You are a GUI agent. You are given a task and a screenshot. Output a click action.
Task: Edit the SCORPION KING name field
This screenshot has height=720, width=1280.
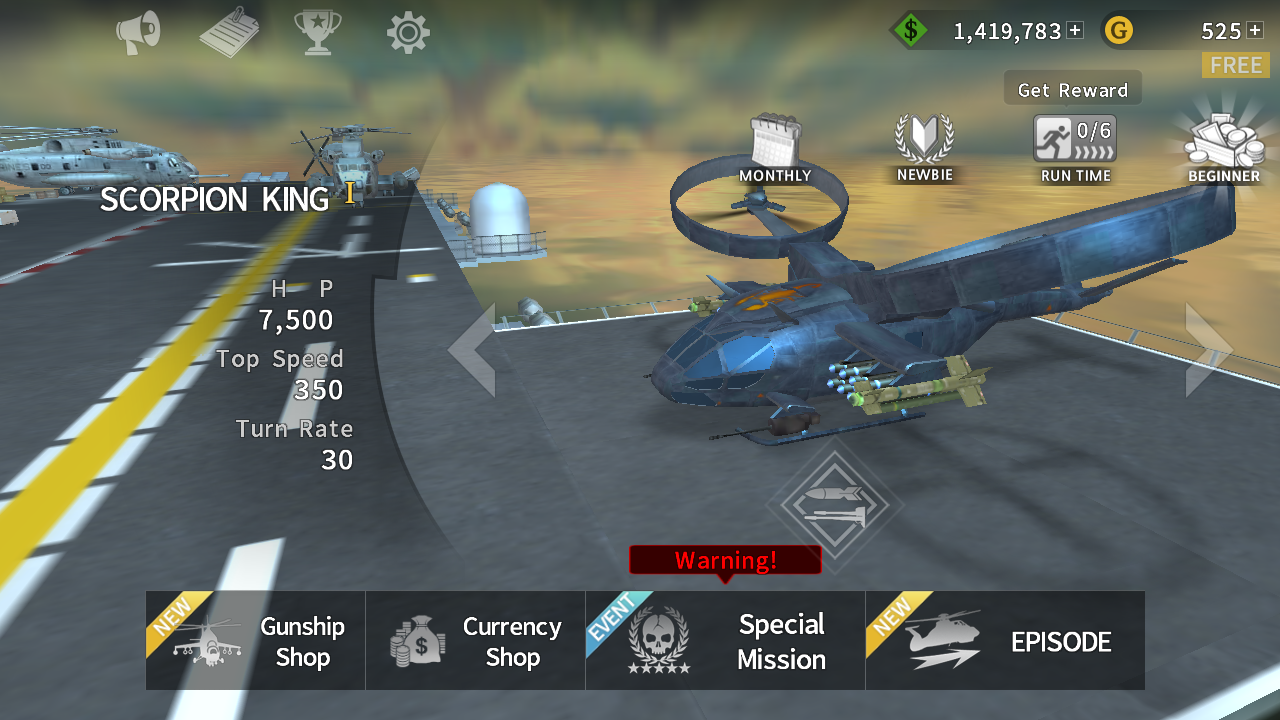pos(215,199)
